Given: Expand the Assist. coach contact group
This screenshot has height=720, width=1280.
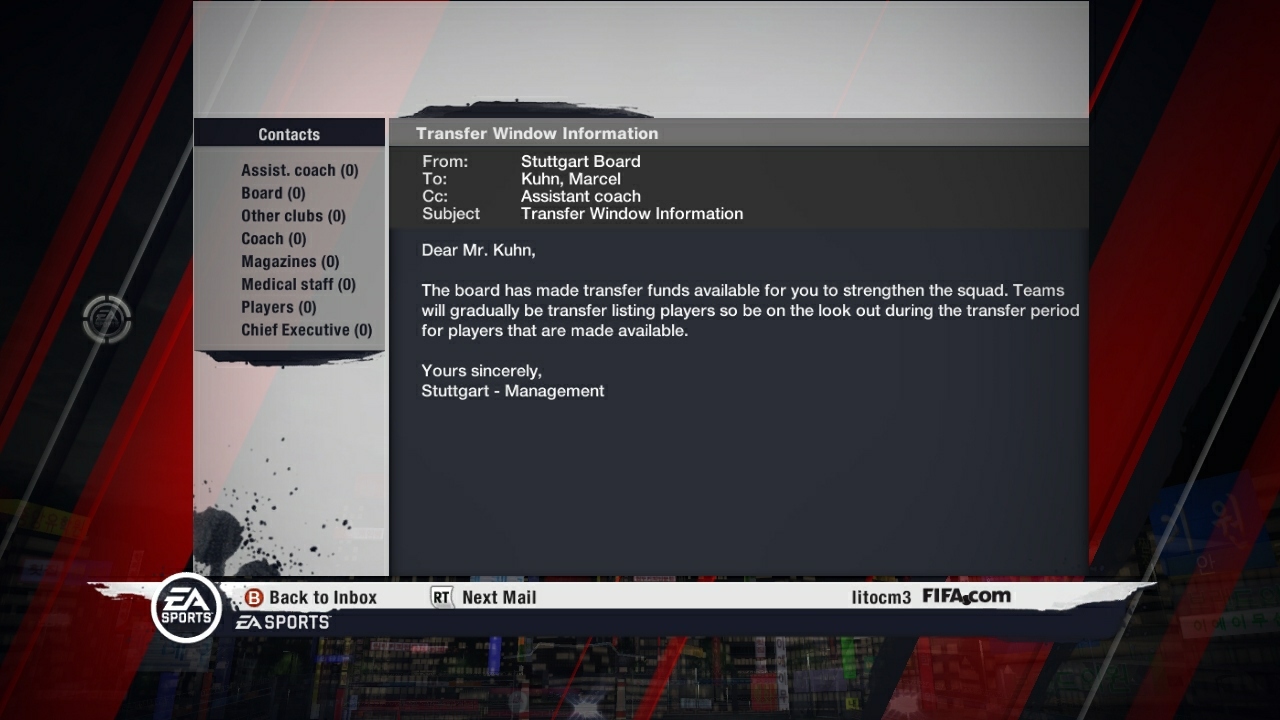Looking at the screenshot, I should 299,170.
